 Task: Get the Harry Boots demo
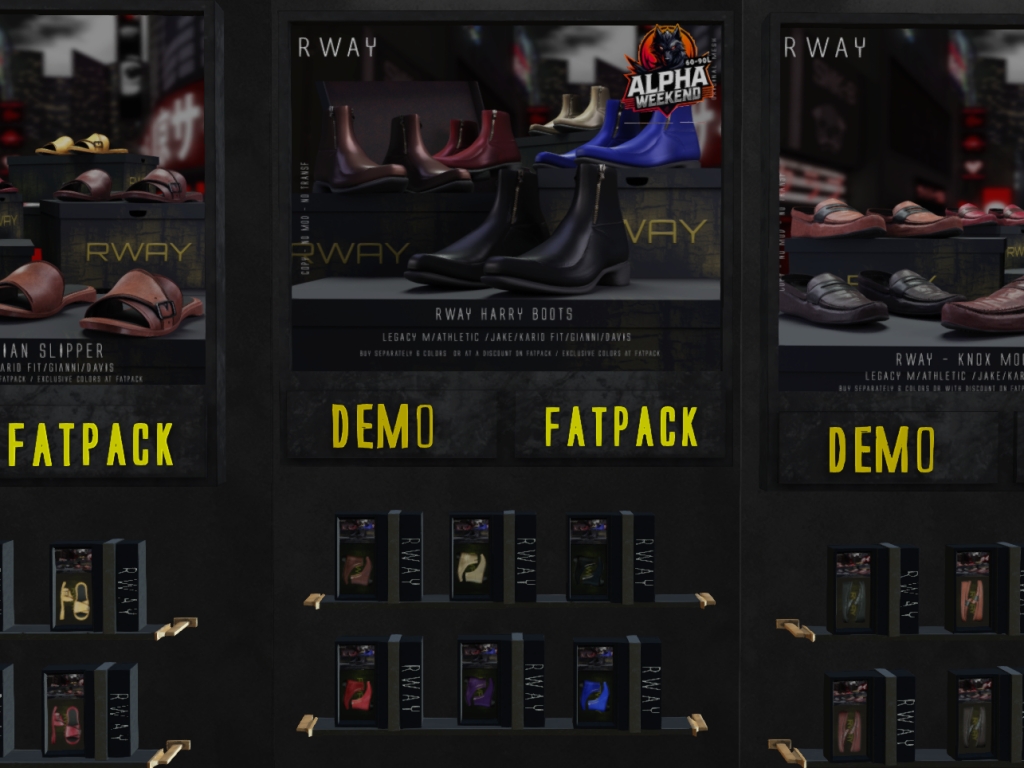point(383,427)
